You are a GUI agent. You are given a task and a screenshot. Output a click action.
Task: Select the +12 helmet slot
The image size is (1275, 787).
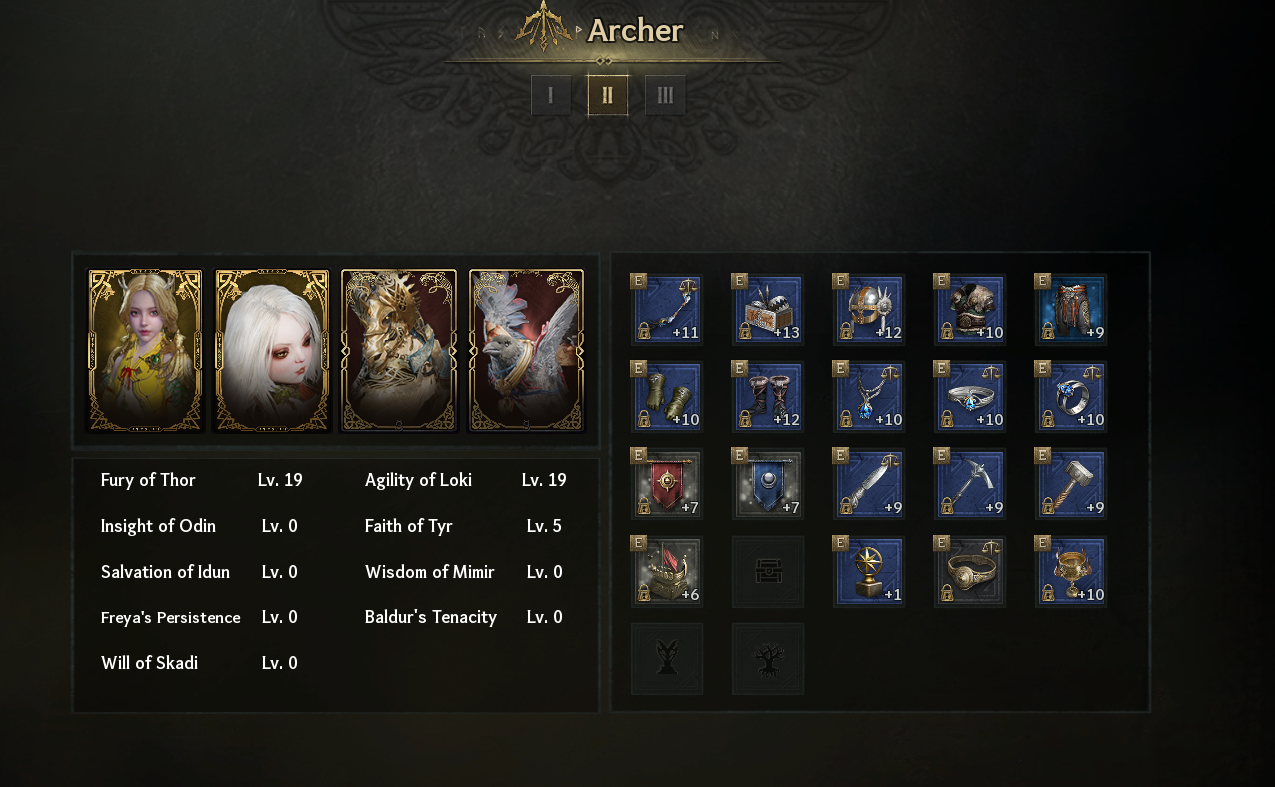869,310
